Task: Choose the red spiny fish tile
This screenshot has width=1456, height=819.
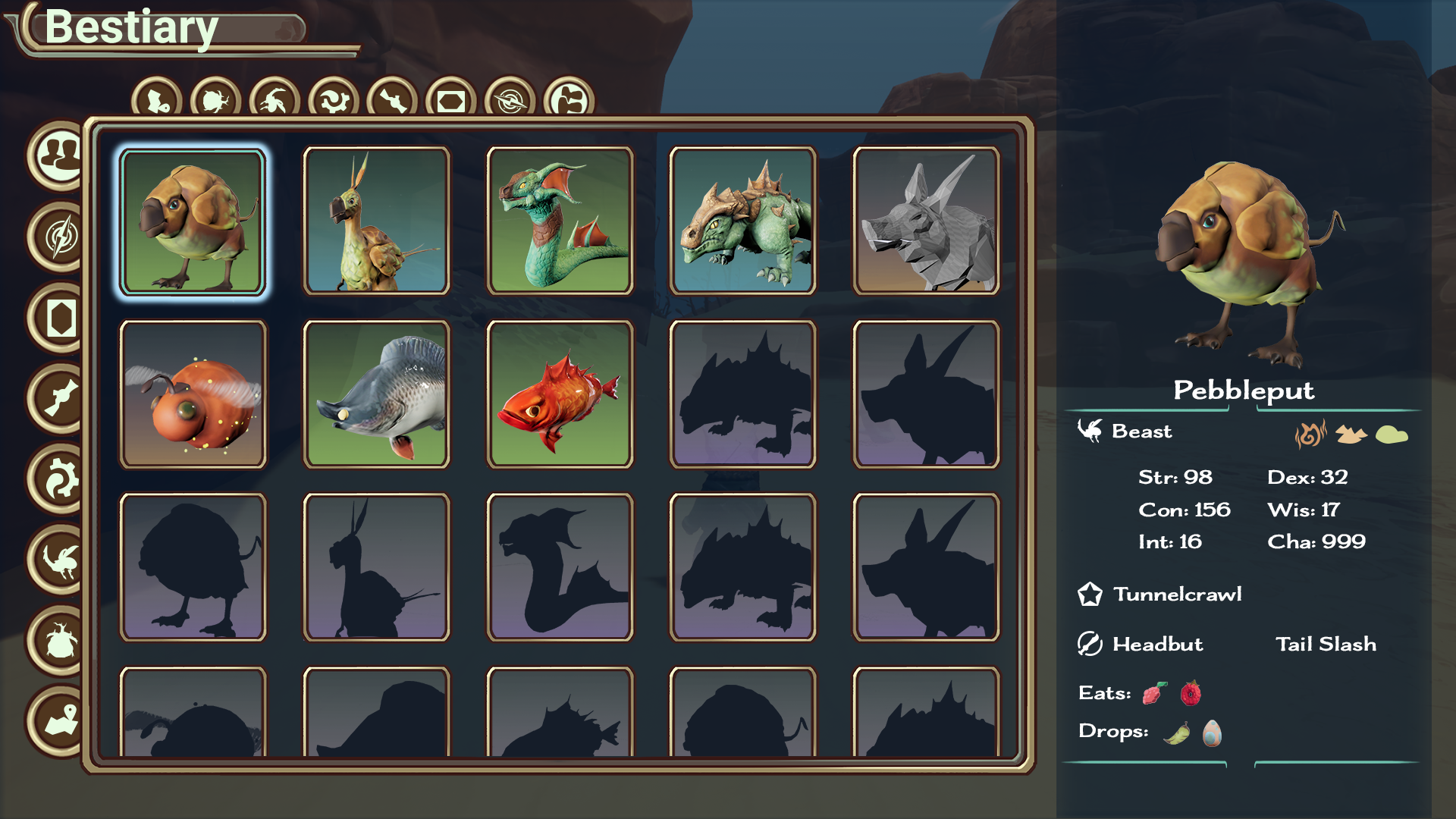Action: (x=560, y=394)
